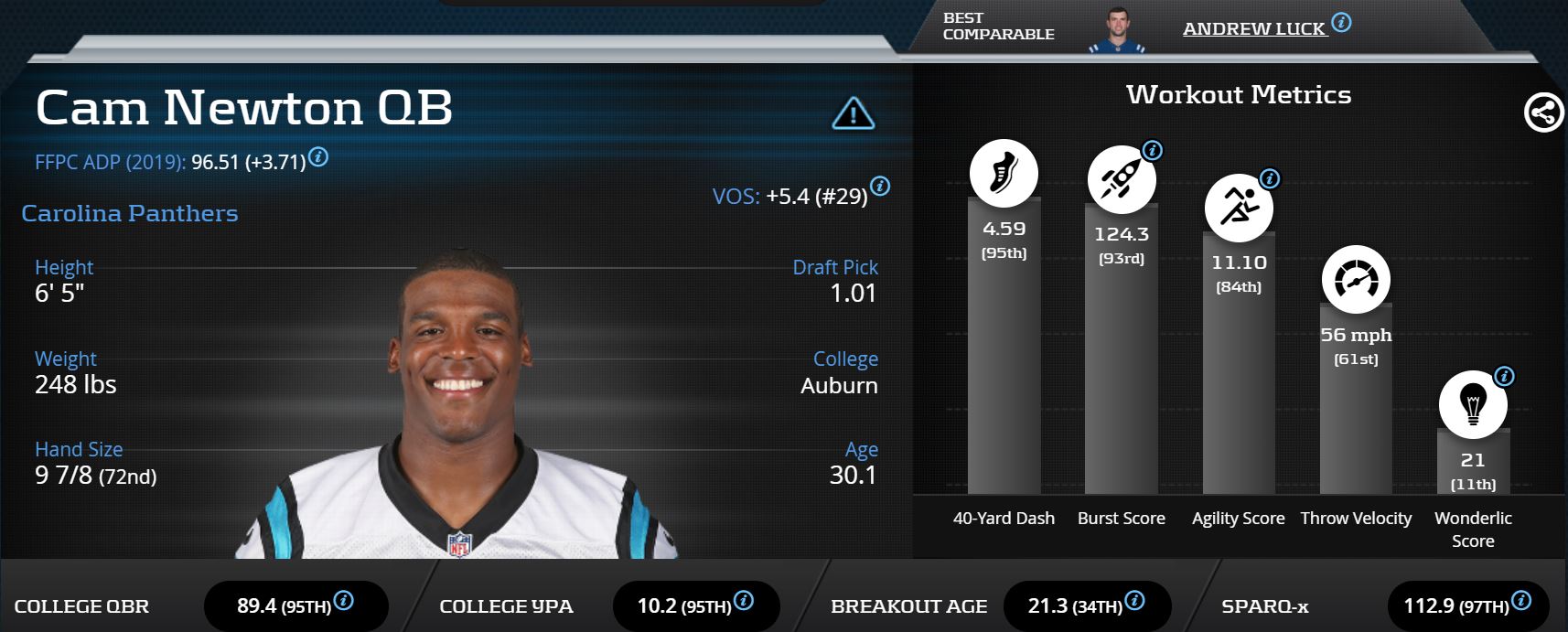
Task: Show info for FFPC ADP value
Action: pyautogui.click(x=318, y=156)
